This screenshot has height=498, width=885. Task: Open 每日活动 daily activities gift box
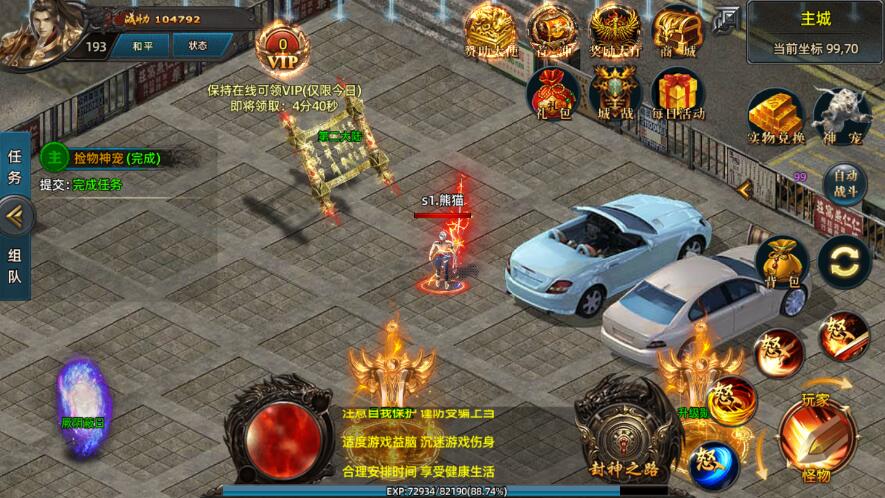click(x=677, y=92)
